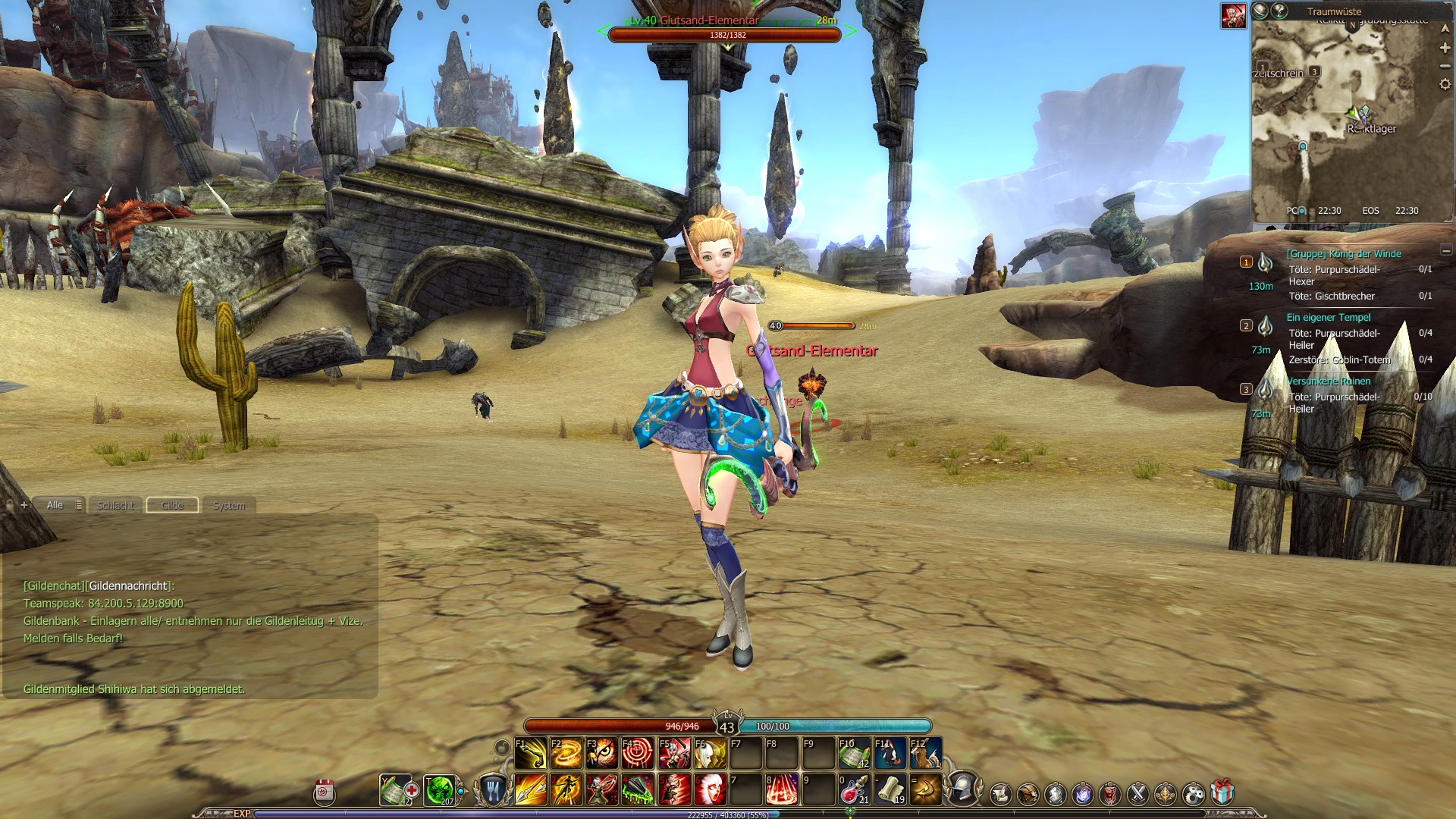The height and width of the screenshot is (819, 1456).
Task: Select the Ein eigener Tempel quest
Action: (1328, 318)
